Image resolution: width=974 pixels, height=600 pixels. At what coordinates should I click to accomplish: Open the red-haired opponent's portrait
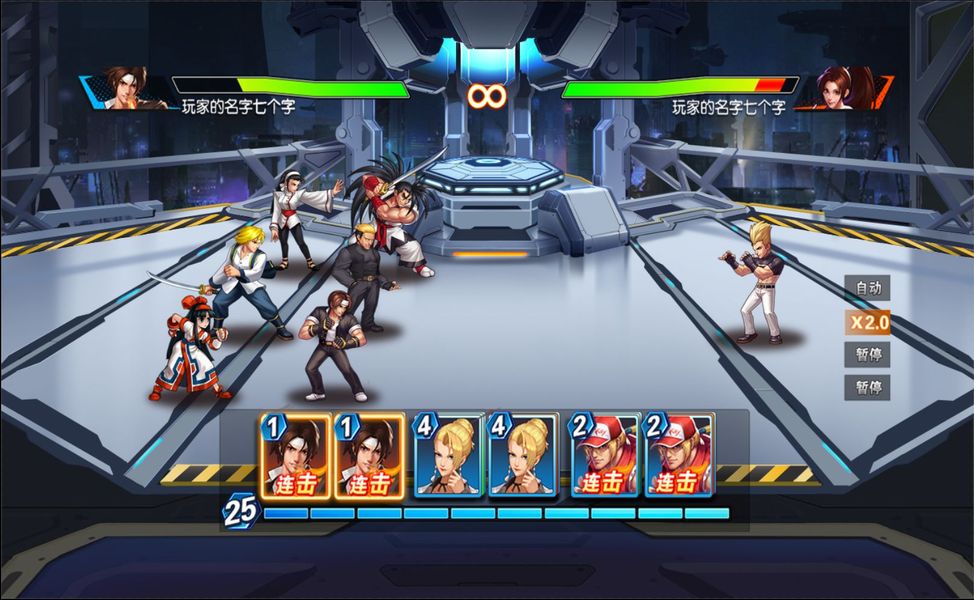coord(846,88)
